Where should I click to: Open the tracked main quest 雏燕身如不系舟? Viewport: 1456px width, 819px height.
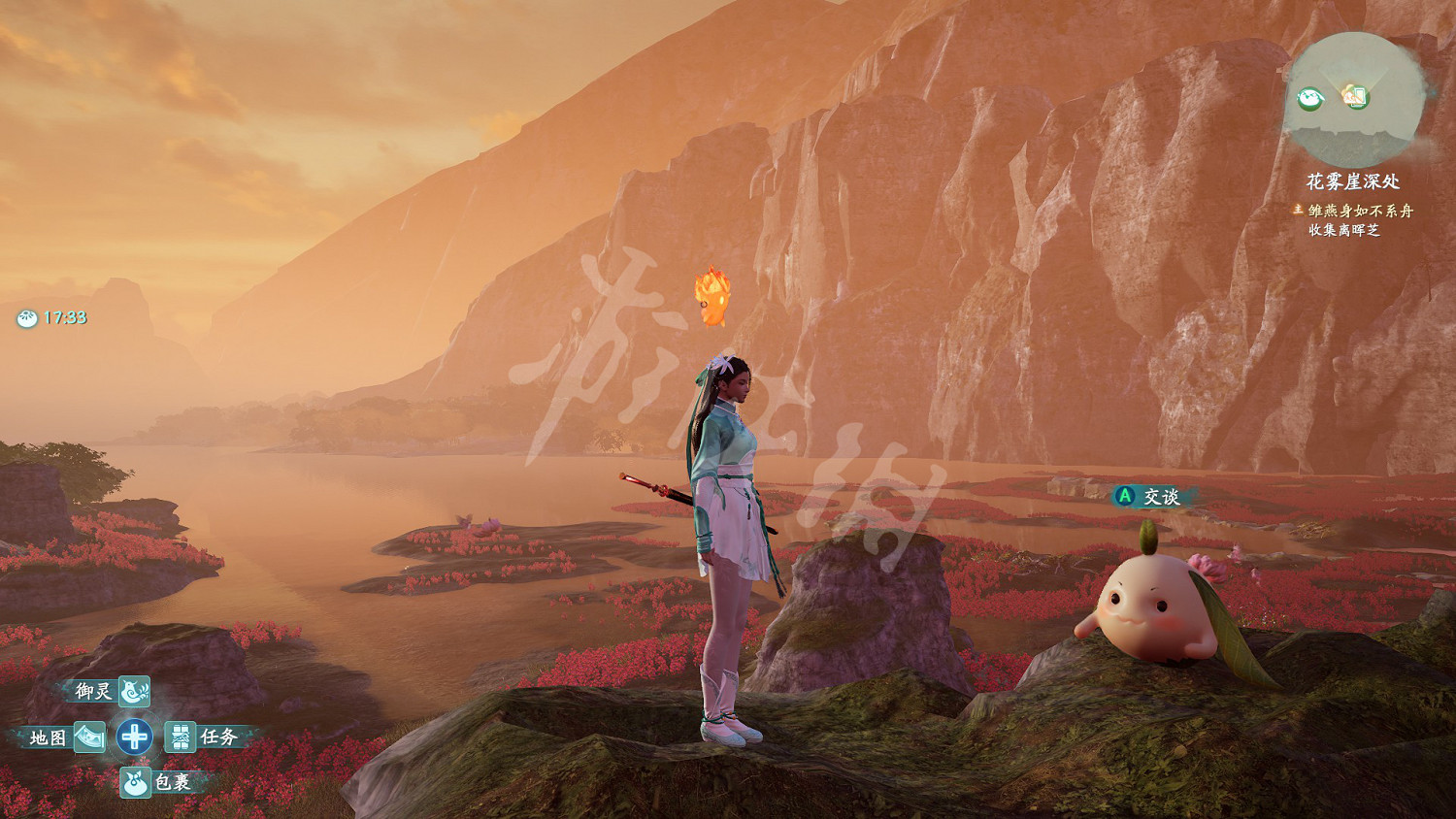click(1360, 211)
